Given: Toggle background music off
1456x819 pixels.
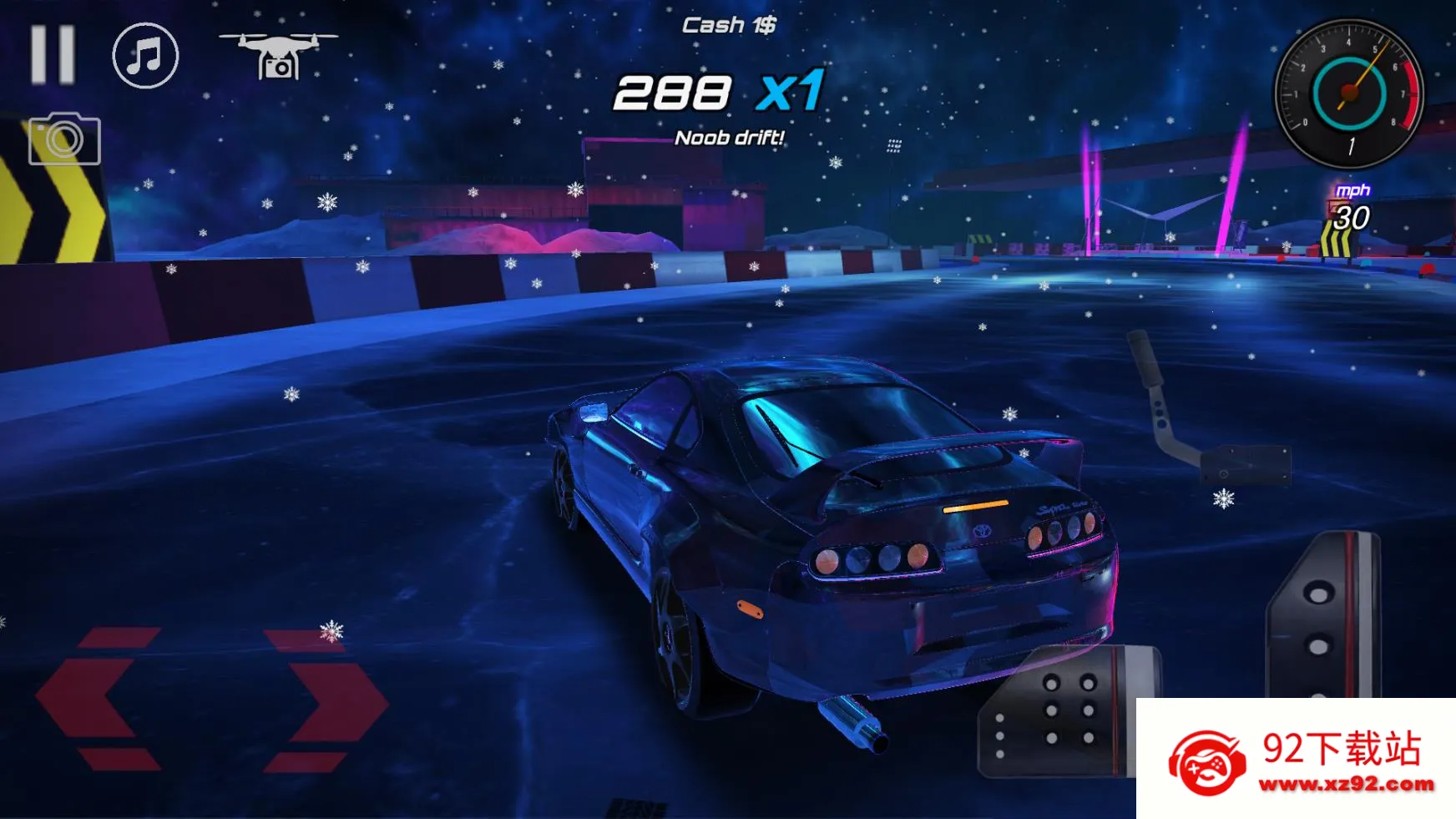Looking at the screenshot, I should coord(144,57).
